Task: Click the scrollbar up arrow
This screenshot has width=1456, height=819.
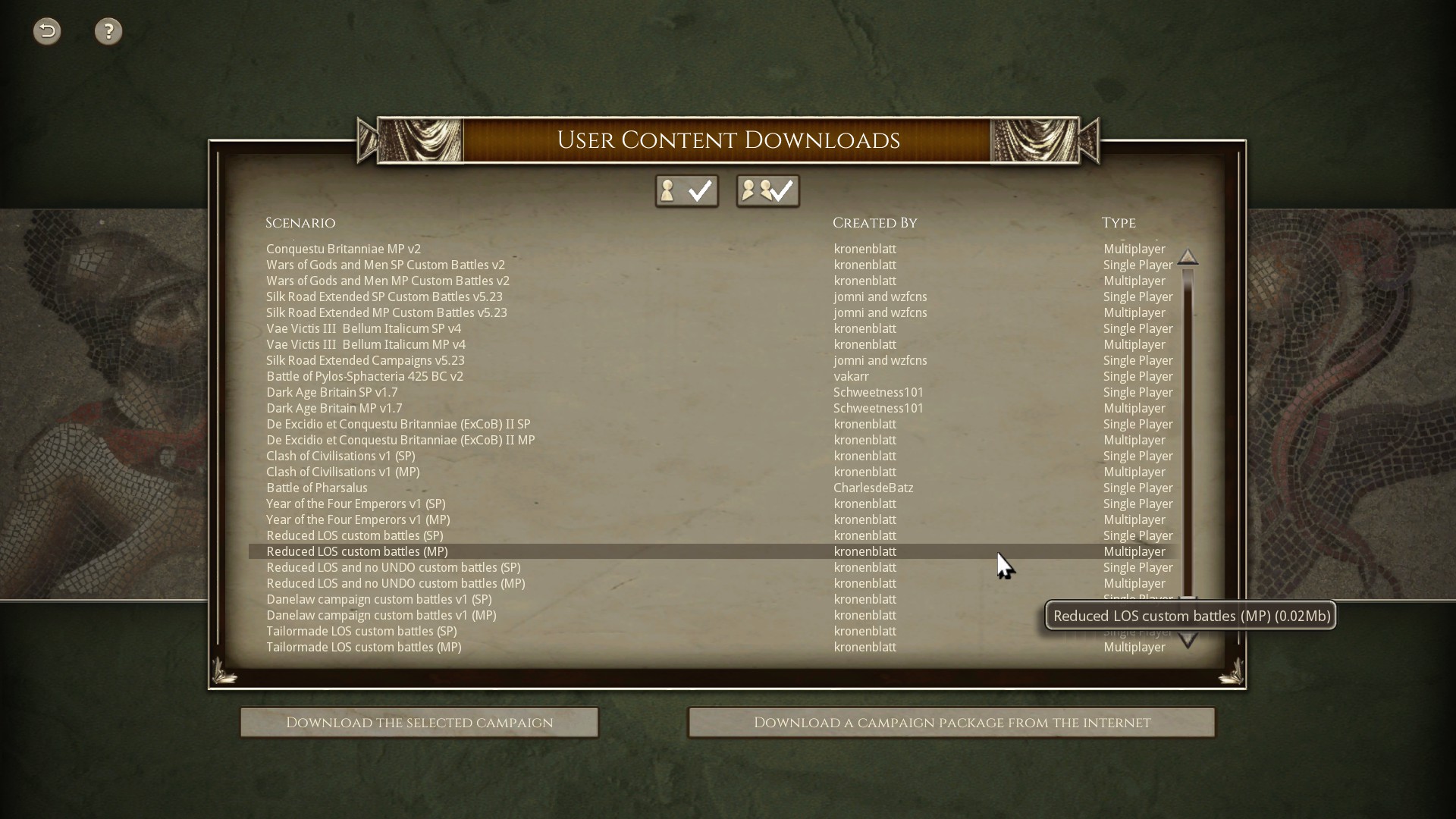Action: [x=1188, y=258]
